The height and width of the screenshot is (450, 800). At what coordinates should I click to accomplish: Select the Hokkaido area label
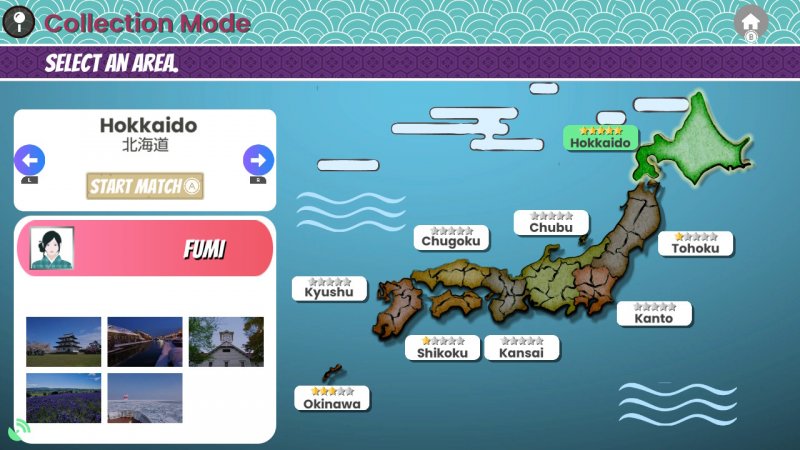point(600,139)
